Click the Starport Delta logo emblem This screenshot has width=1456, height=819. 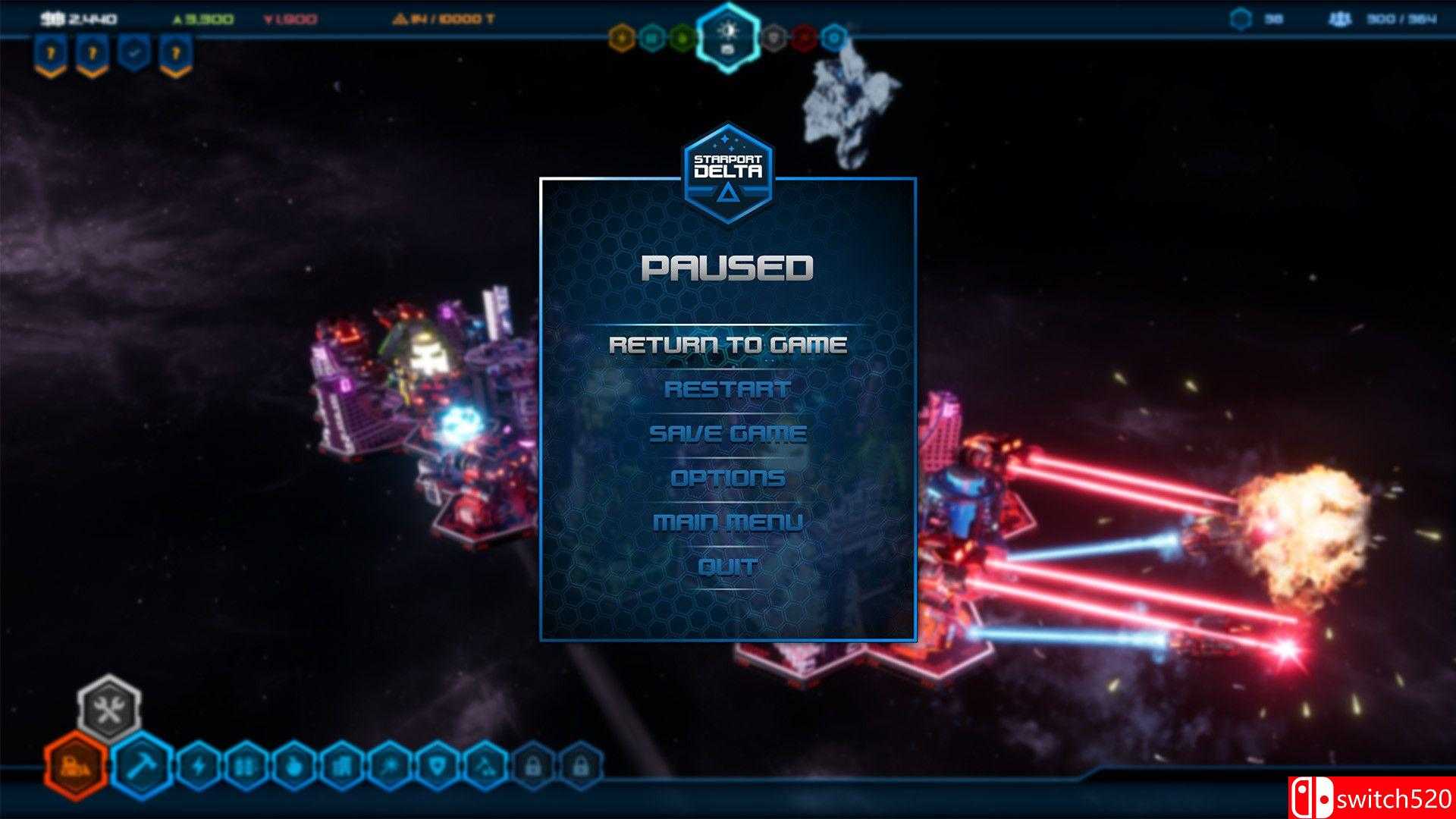(726, 166)
